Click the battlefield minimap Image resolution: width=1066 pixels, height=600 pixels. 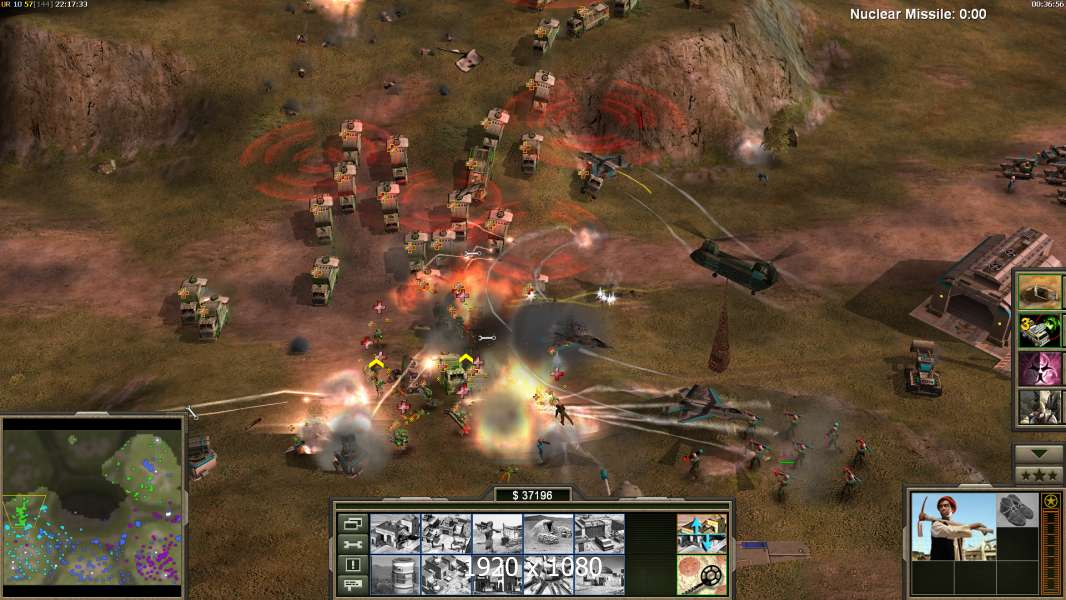coord(93,506)
